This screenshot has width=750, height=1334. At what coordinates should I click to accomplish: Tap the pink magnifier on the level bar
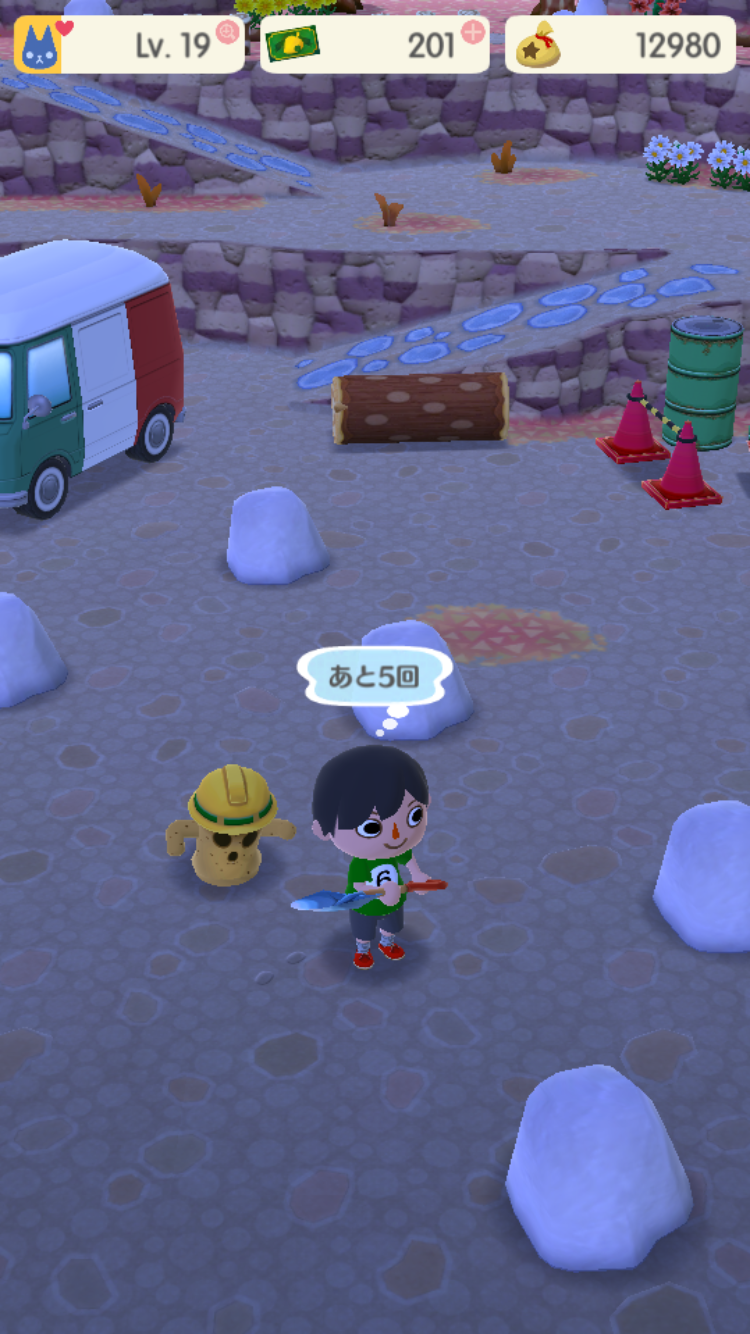click(x=228, y=32)
